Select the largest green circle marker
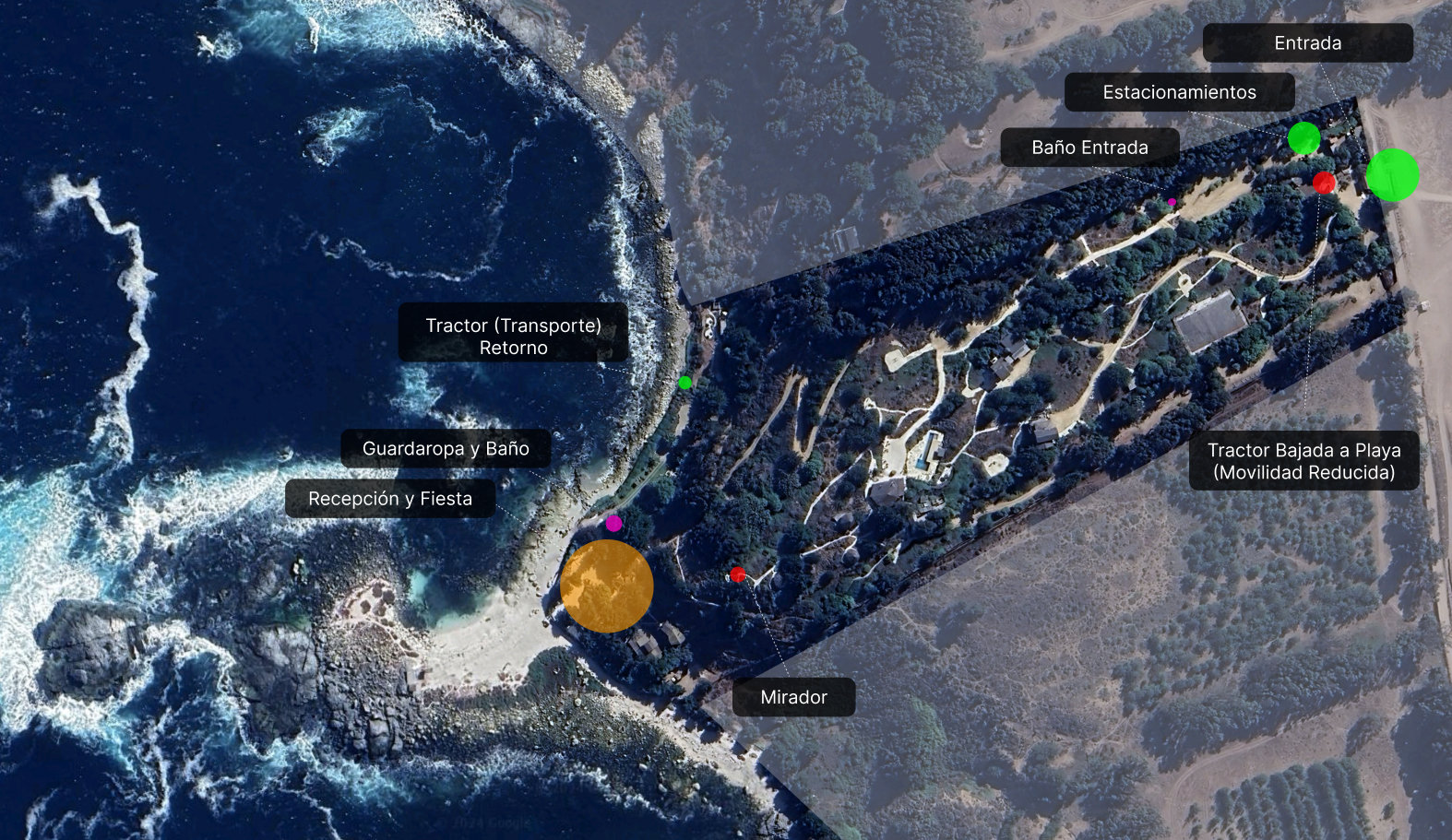The width and height of the screenshot is (1452, 840). pos(1392,175)
